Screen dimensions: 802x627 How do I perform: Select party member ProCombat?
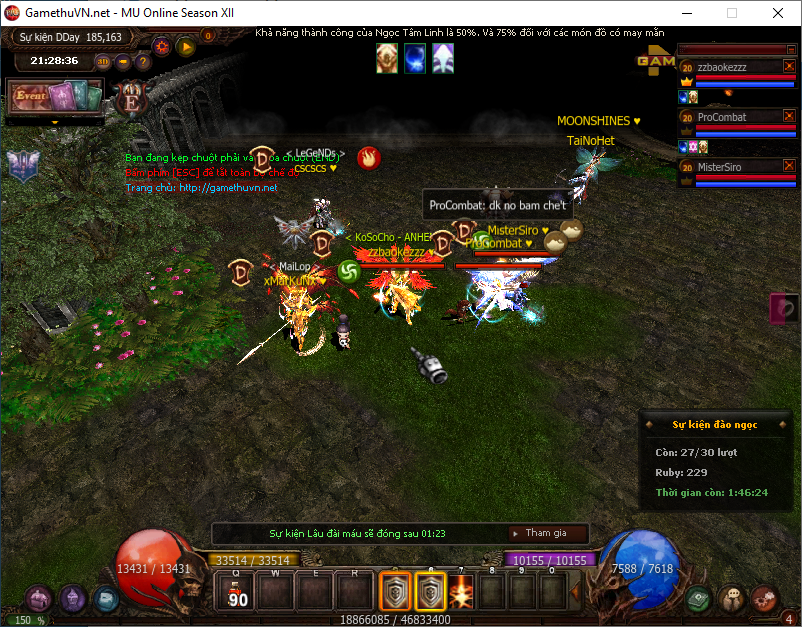coord(722,117)
